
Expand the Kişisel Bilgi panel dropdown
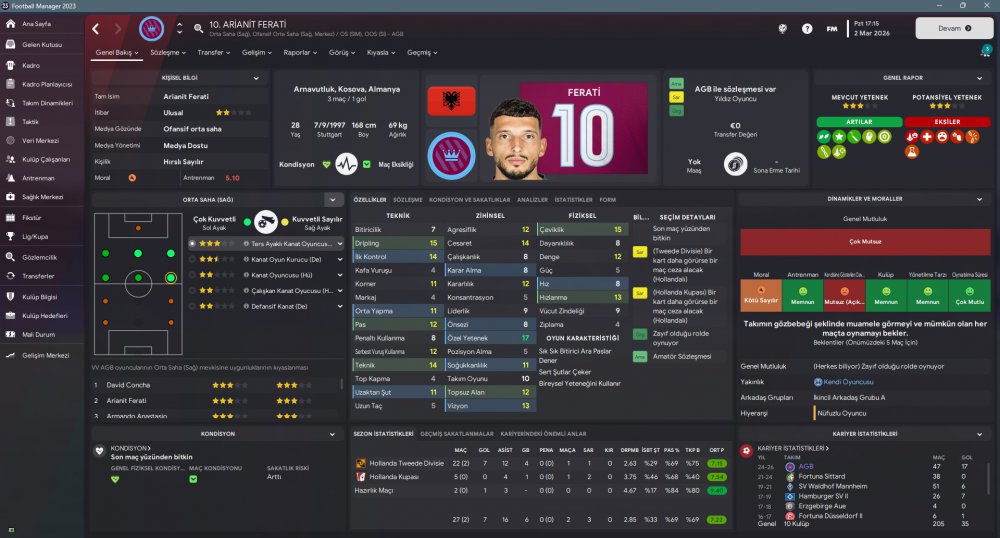coord(256,78)
